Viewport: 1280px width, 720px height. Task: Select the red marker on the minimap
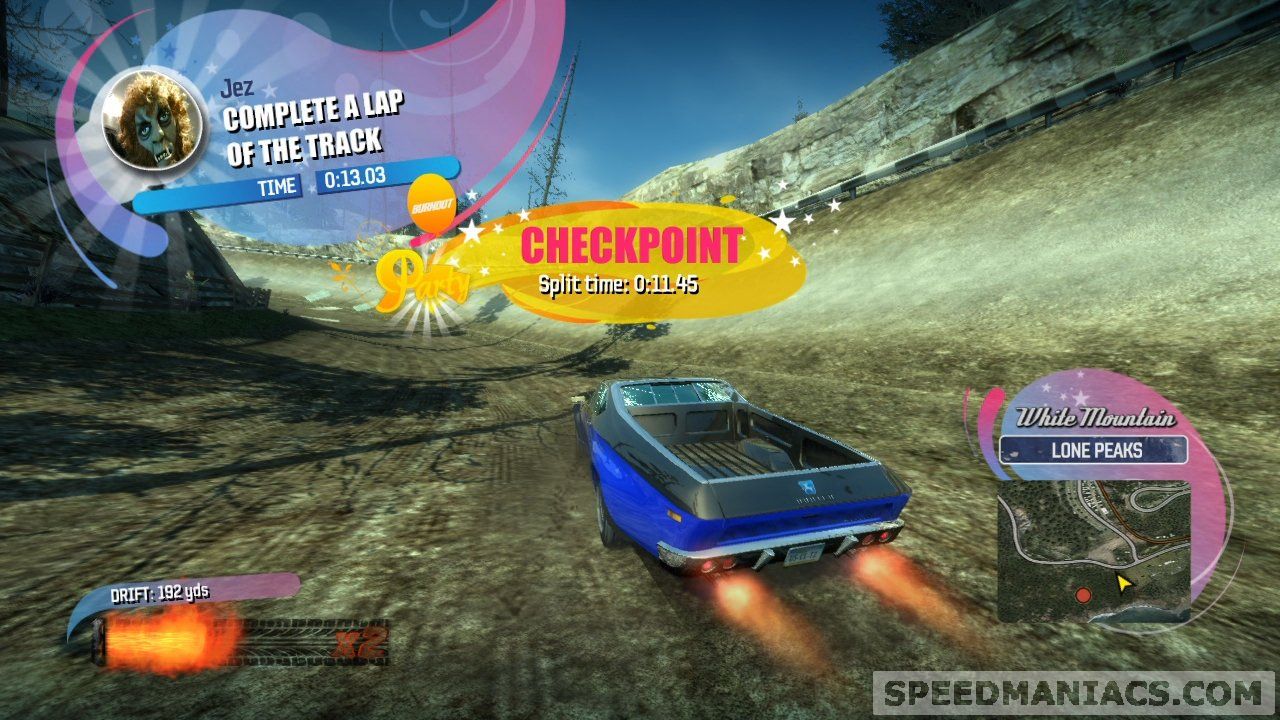click(1082, 596)
